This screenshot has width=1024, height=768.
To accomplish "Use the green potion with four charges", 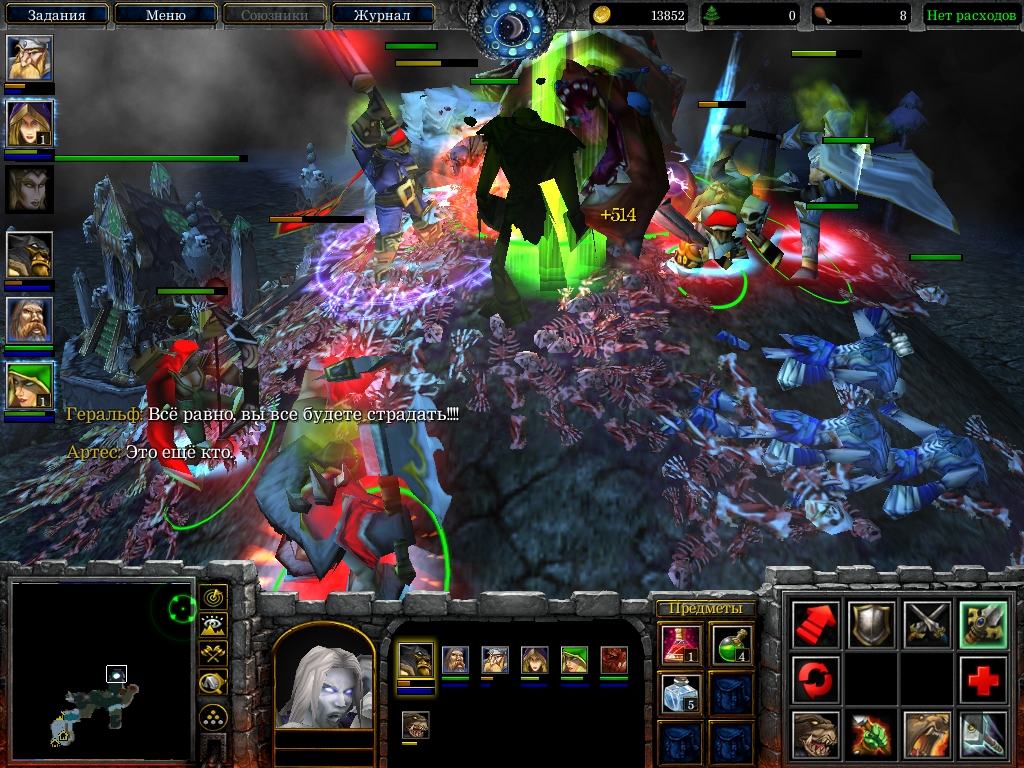I will tap(731, 643).
